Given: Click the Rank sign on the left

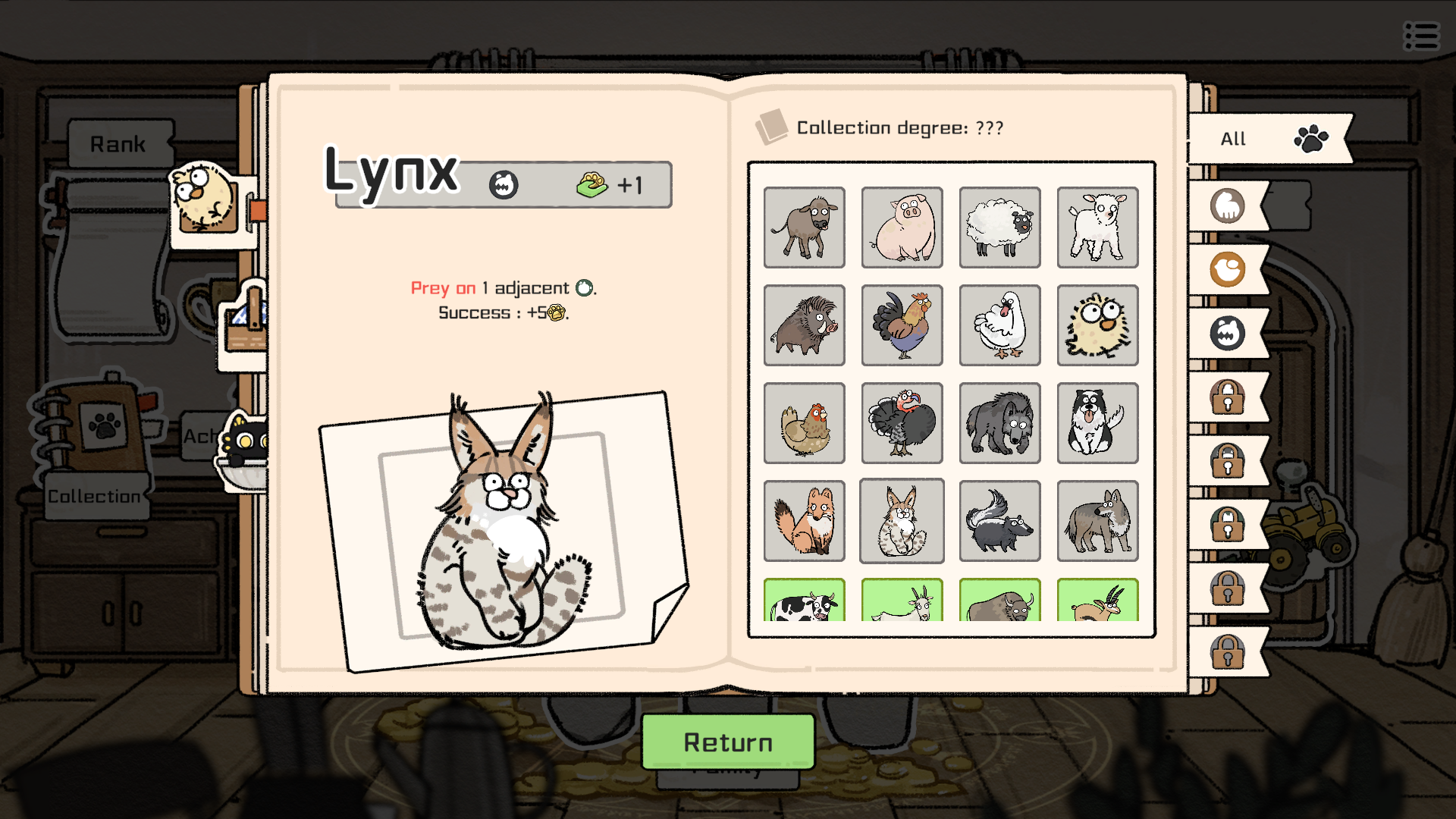Looking at the screenshot, I should (119, 143).
